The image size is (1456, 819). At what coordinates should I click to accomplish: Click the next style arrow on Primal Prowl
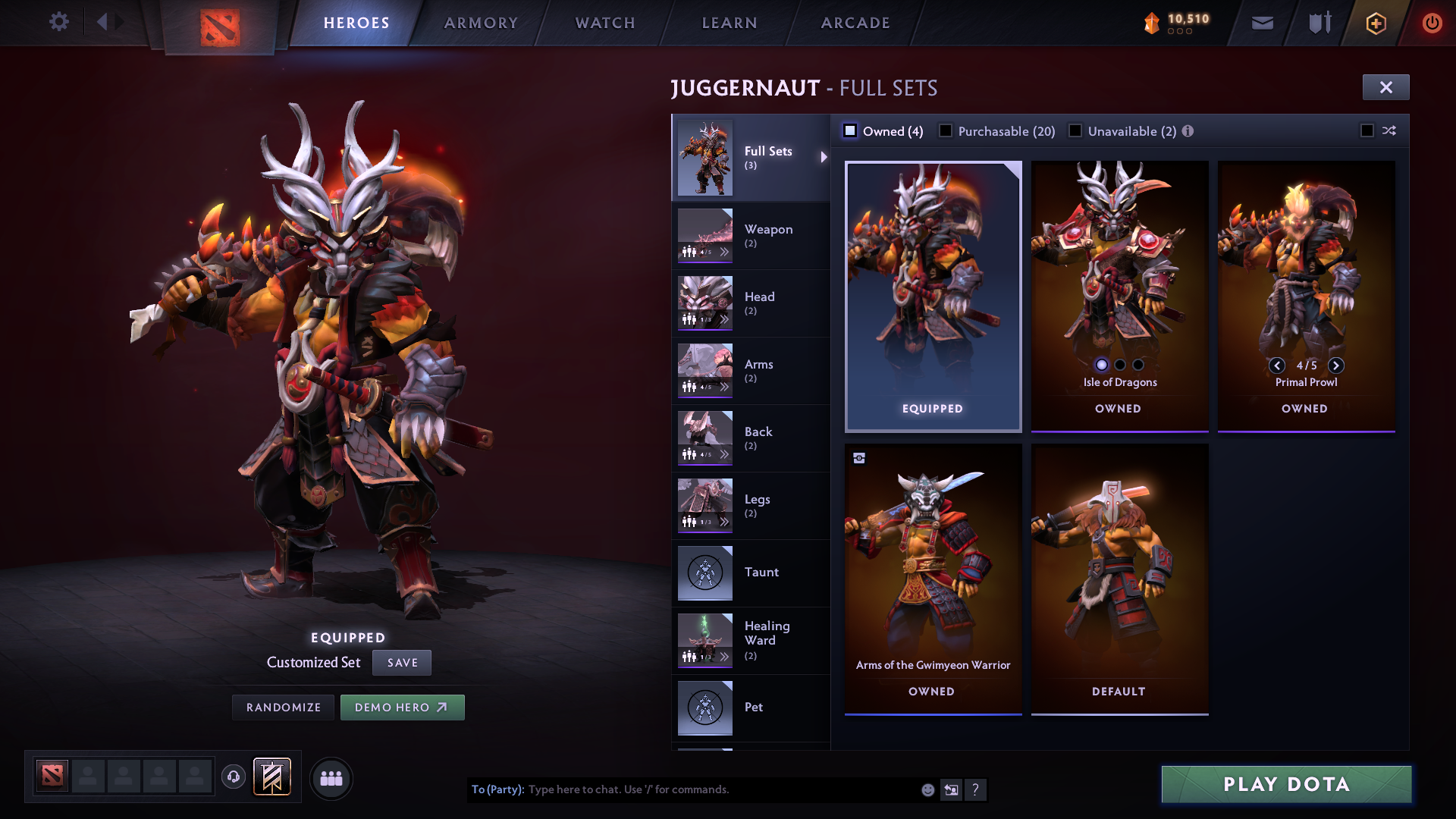(1337, 366)
